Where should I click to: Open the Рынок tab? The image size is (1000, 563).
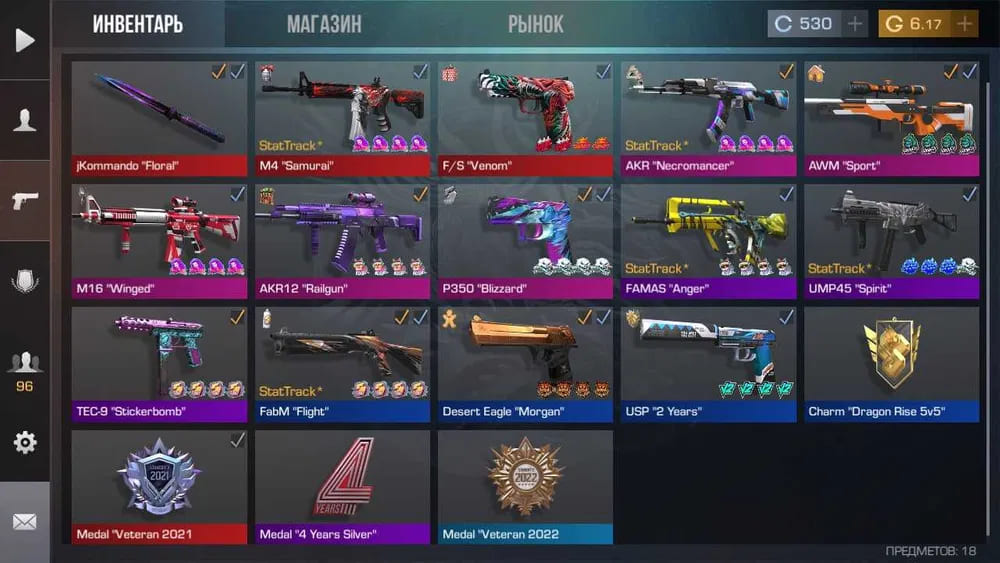pos(535,24)
